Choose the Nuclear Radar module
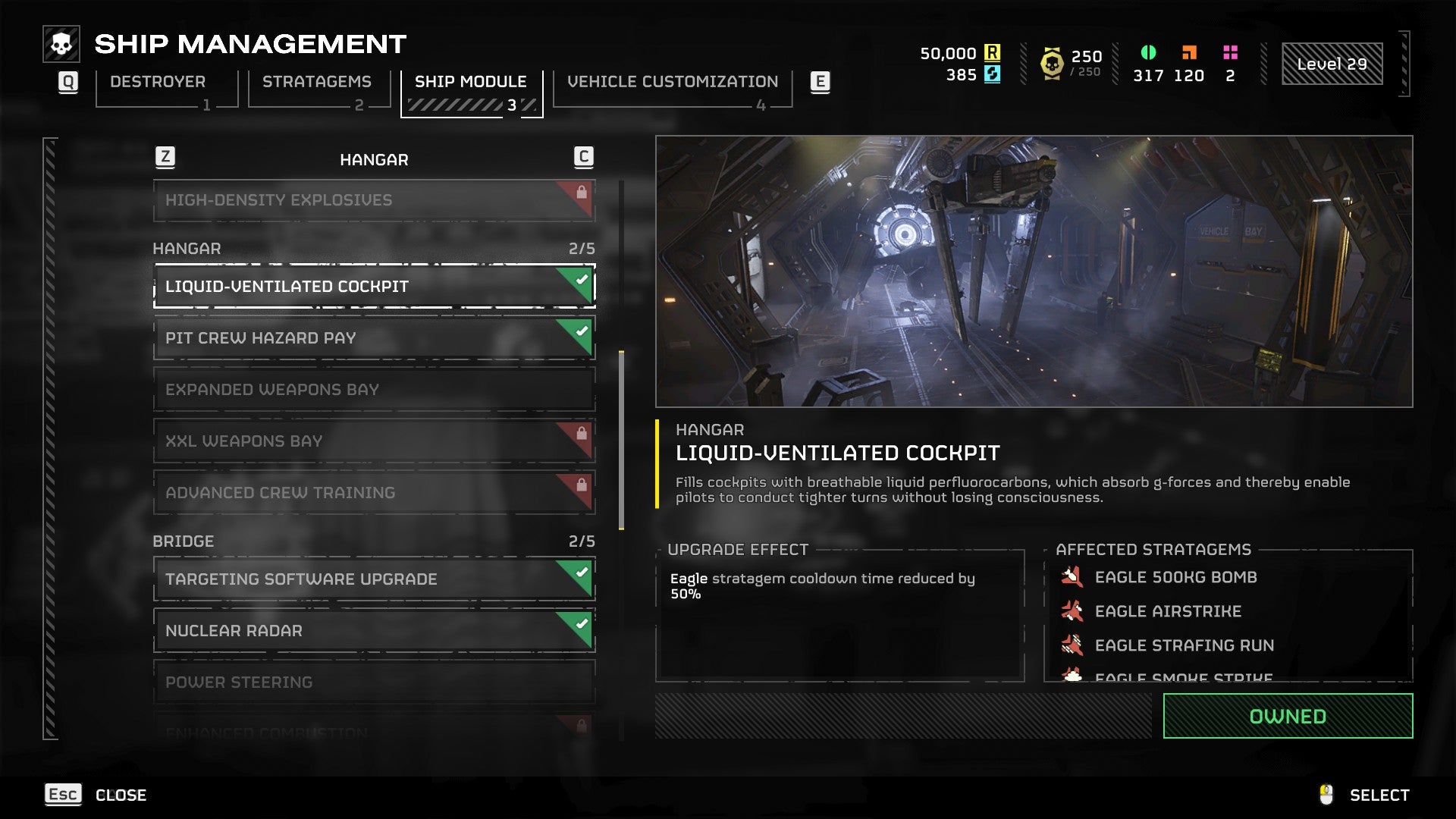Viewport: 1456px width, 819px height. [373, 631]
